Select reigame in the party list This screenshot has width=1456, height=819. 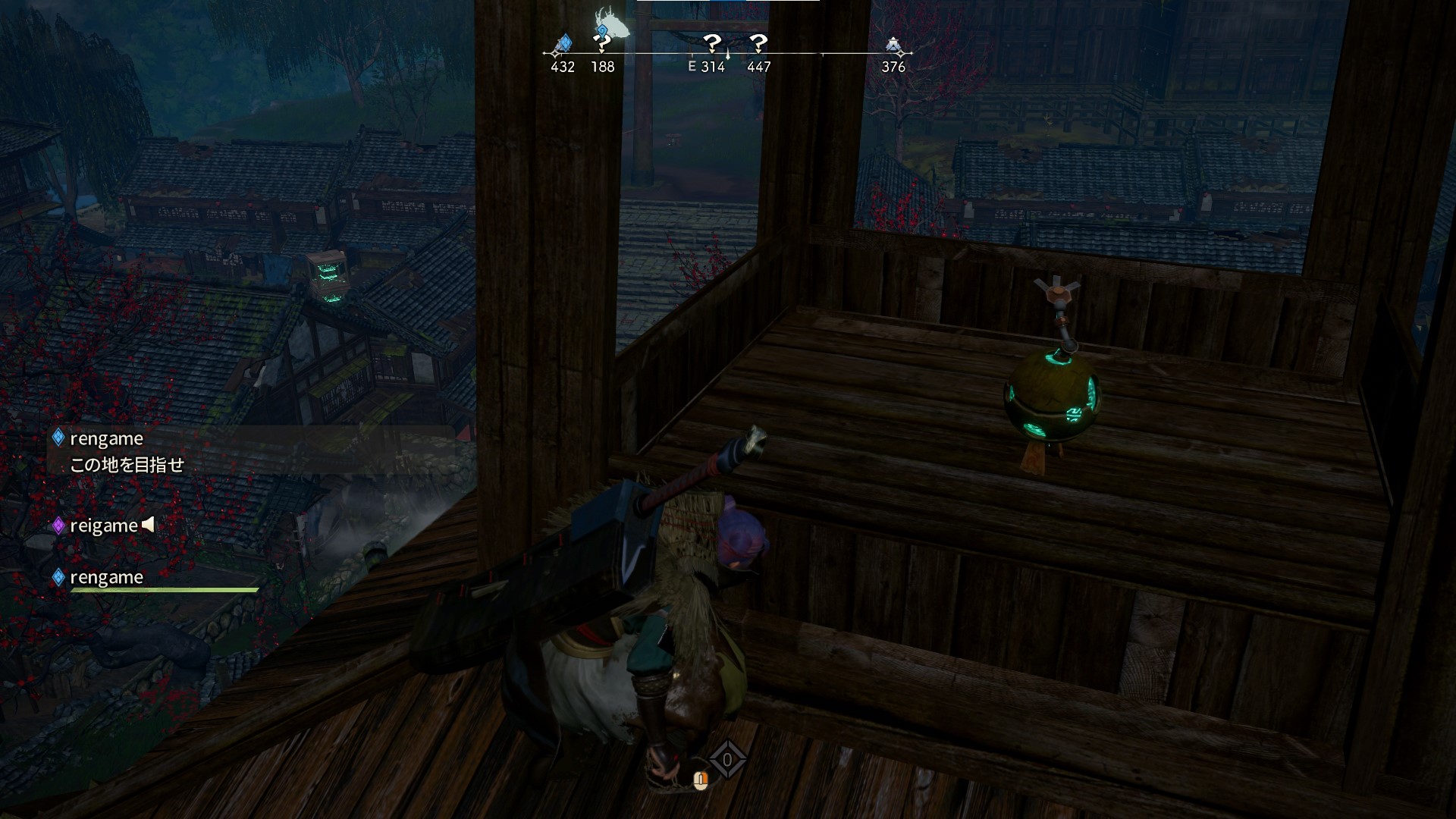coord(103,526)
